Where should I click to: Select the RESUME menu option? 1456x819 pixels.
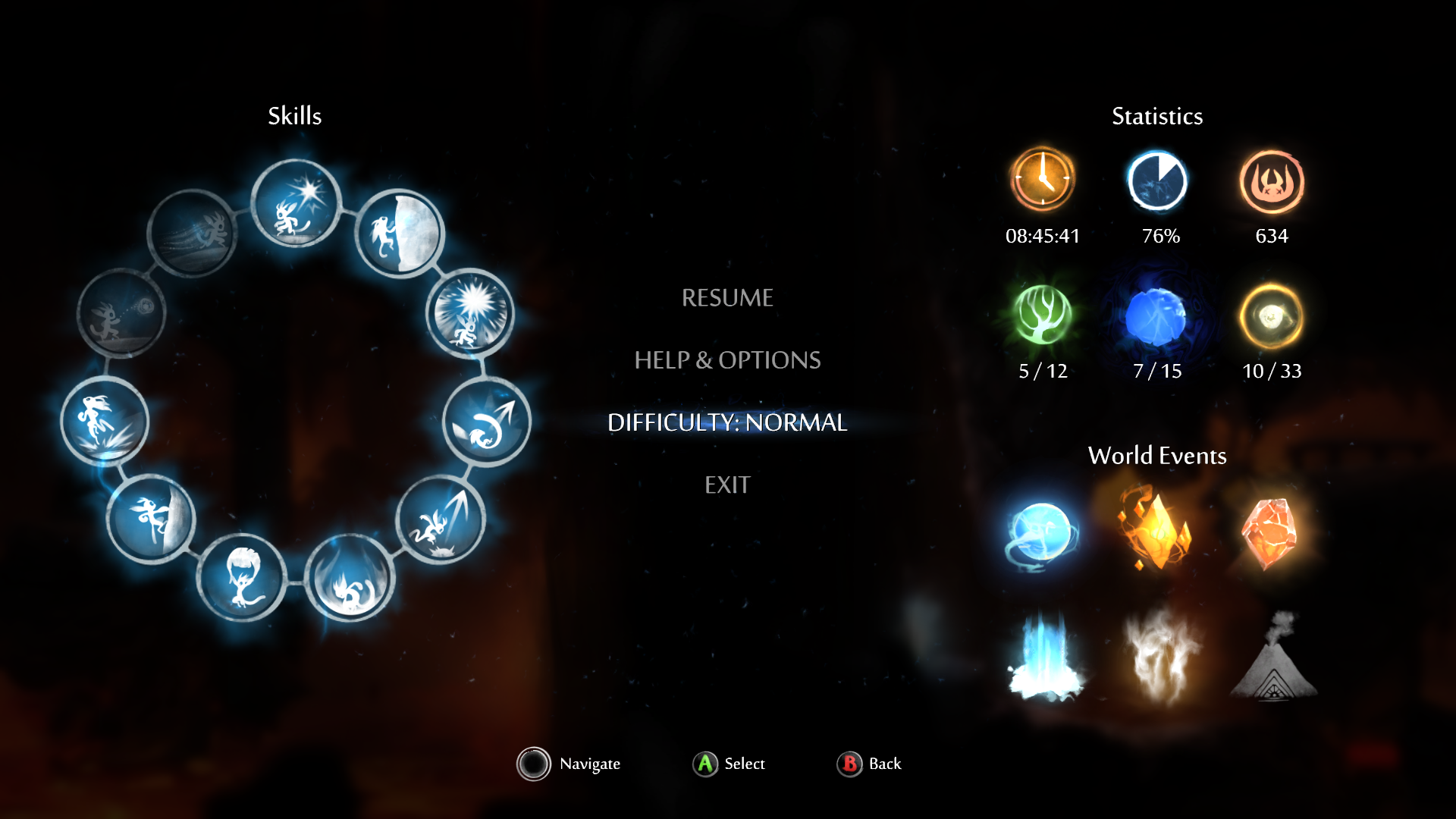(727, 298)
